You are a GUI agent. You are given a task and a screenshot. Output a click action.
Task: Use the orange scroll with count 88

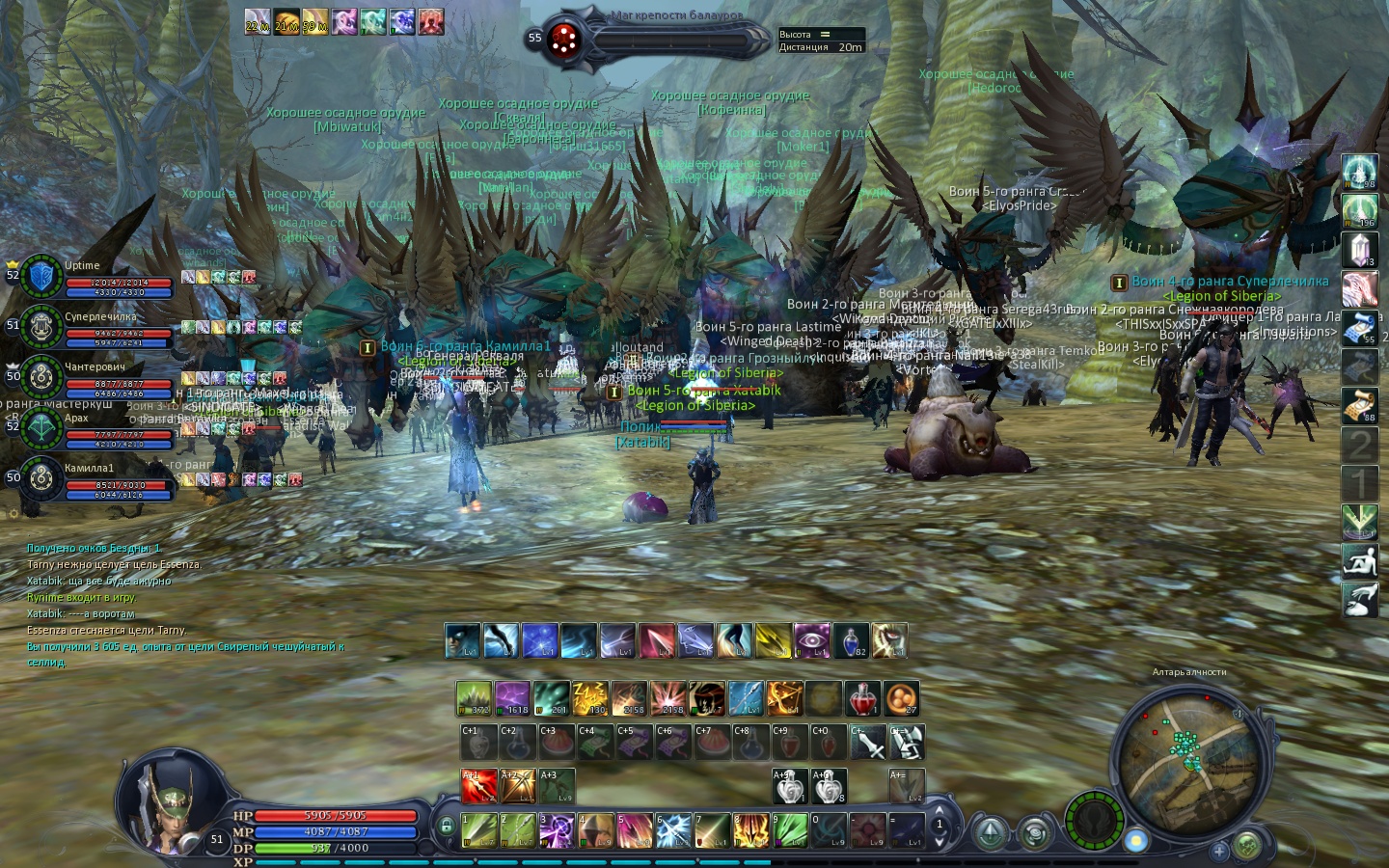tap(1360, 405)
